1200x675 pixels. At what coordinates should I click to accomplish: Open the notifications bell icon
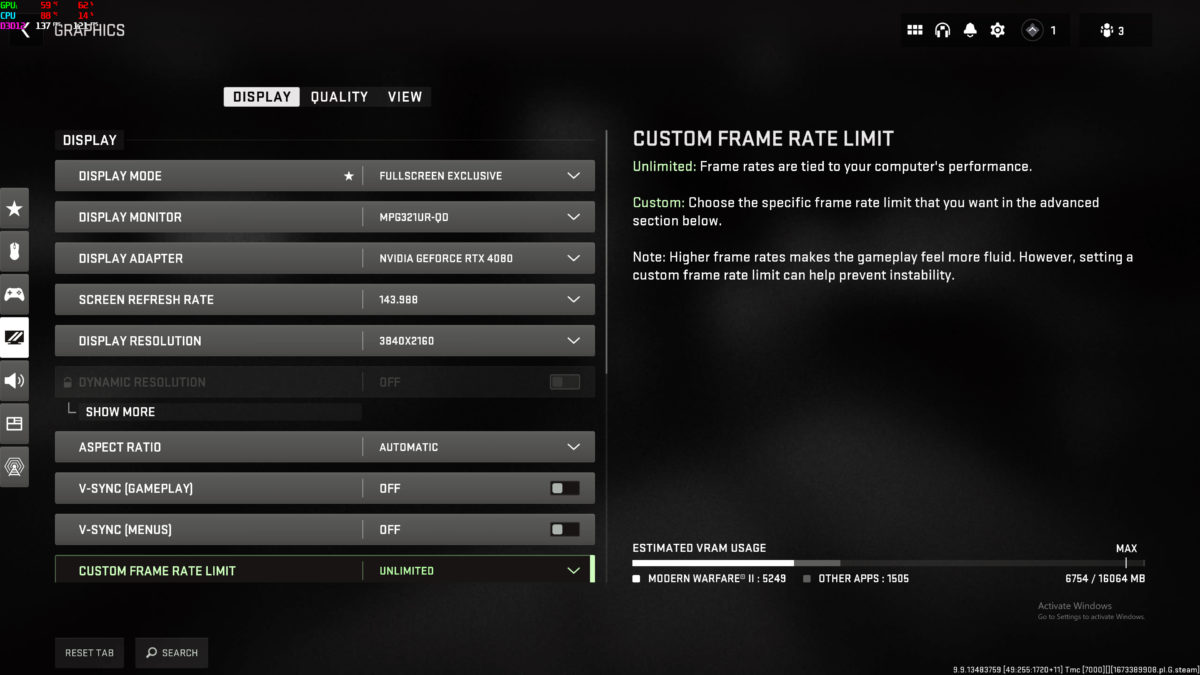tap(969, 30)
